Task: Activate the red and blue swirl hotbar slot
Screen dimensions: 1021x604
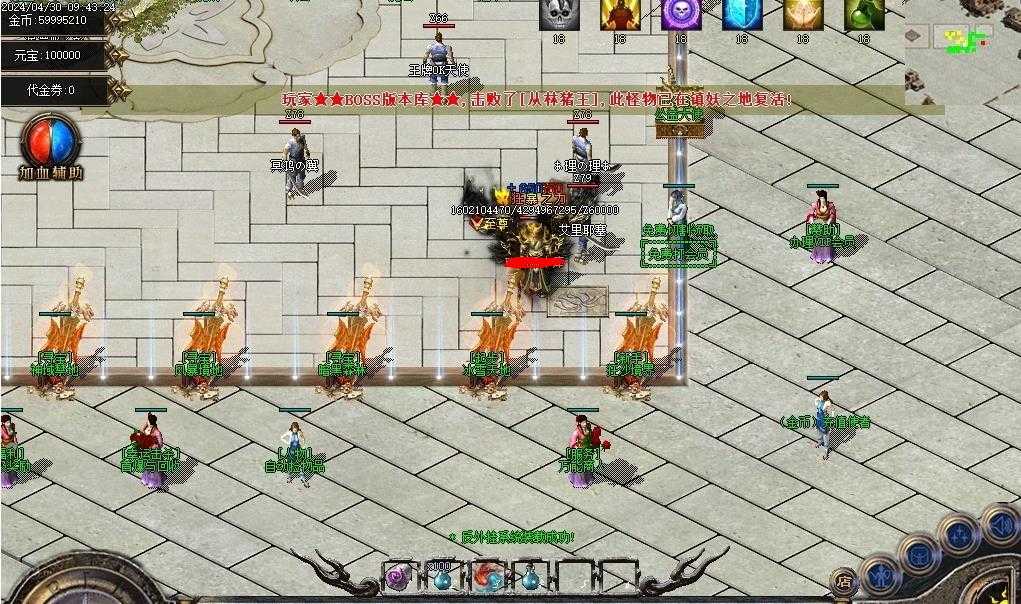Action: (488, 577)
